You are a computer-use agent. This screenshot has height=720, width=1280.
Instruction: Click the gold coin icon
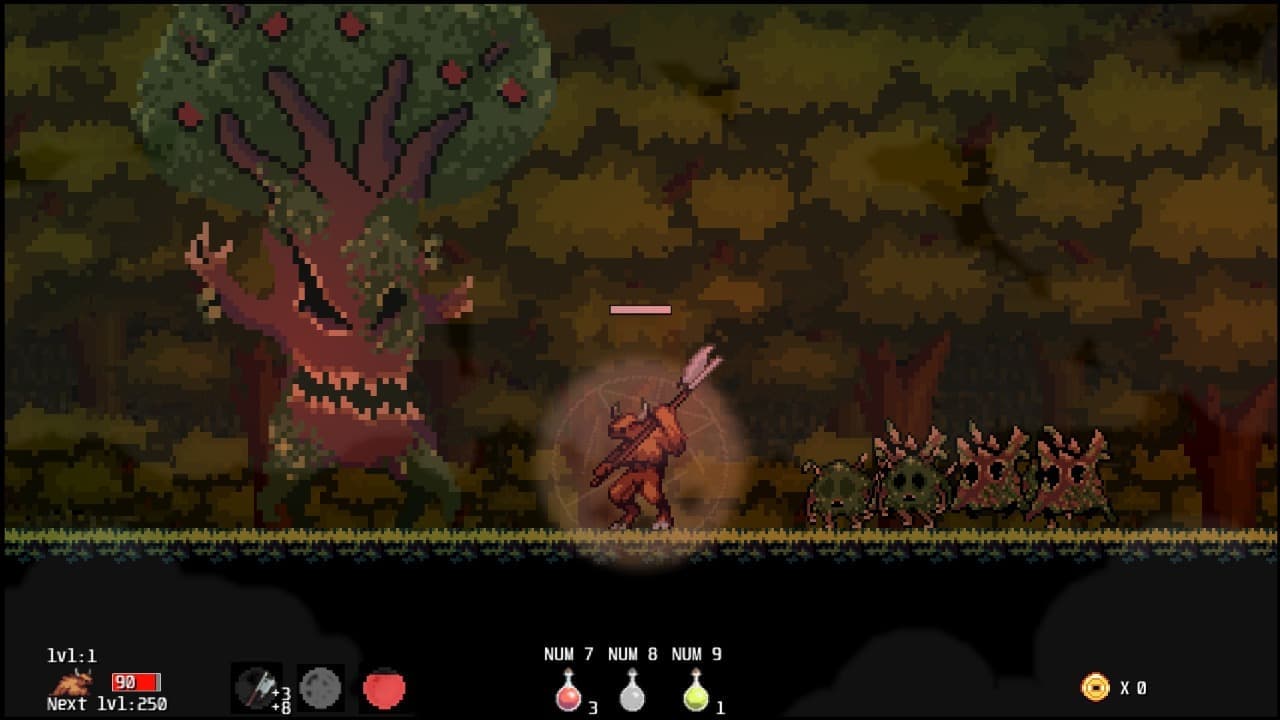[1096, 687]
